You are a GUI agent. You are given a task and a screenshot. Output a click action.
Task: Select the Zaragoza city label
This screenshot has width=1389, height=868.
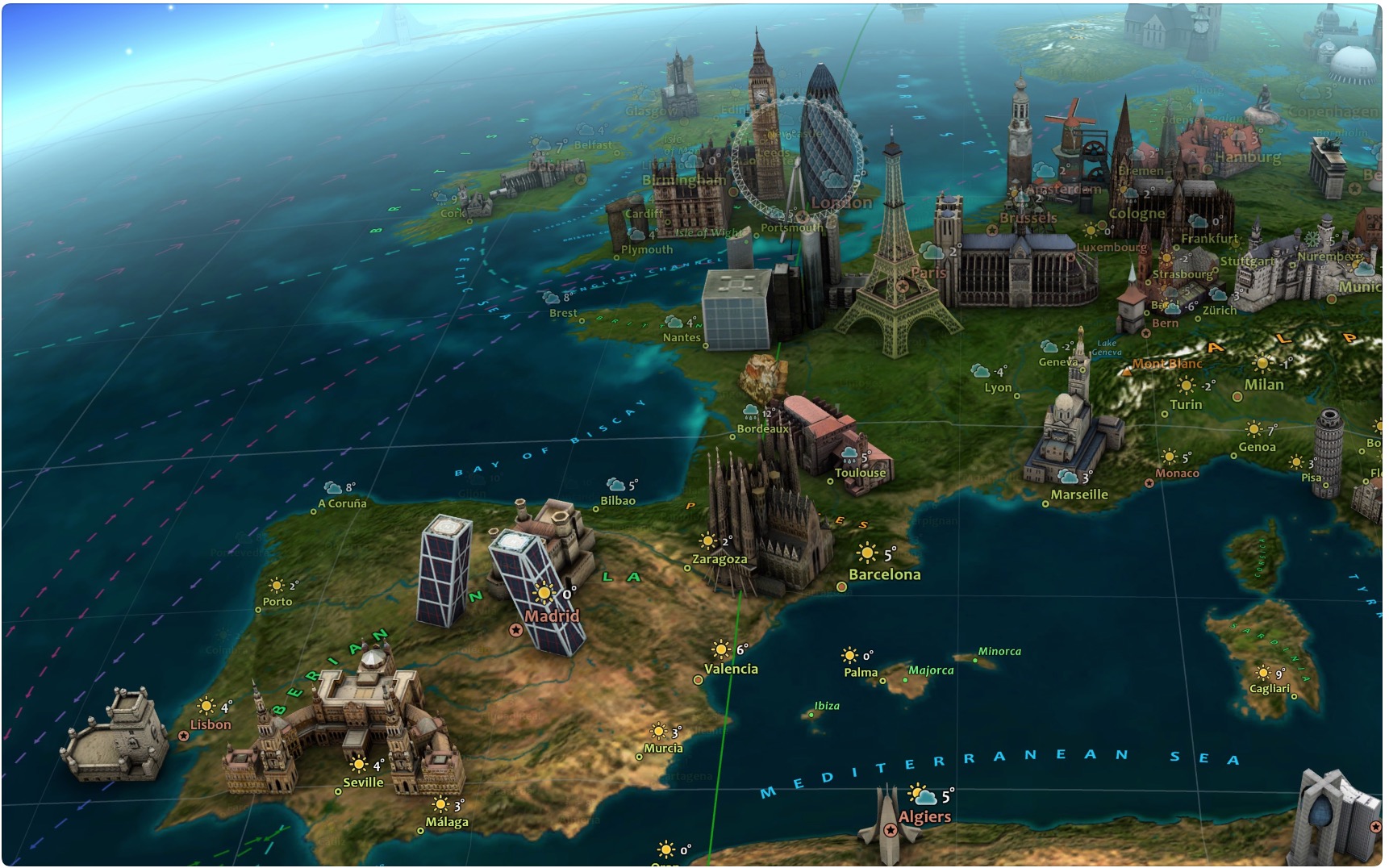720,559
